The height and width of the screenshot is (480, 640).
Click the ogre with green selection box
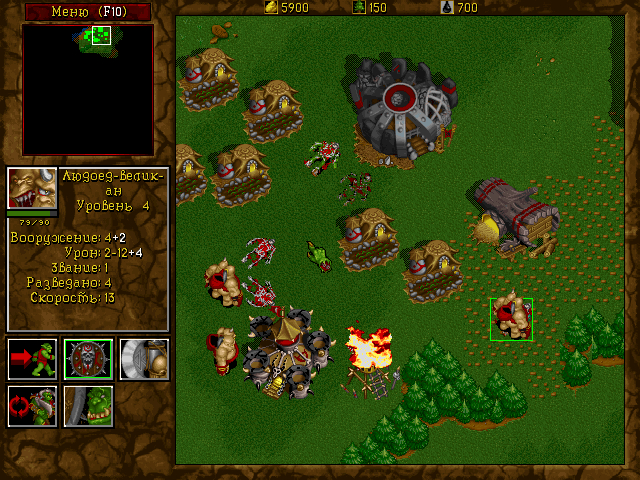point(512,319)
